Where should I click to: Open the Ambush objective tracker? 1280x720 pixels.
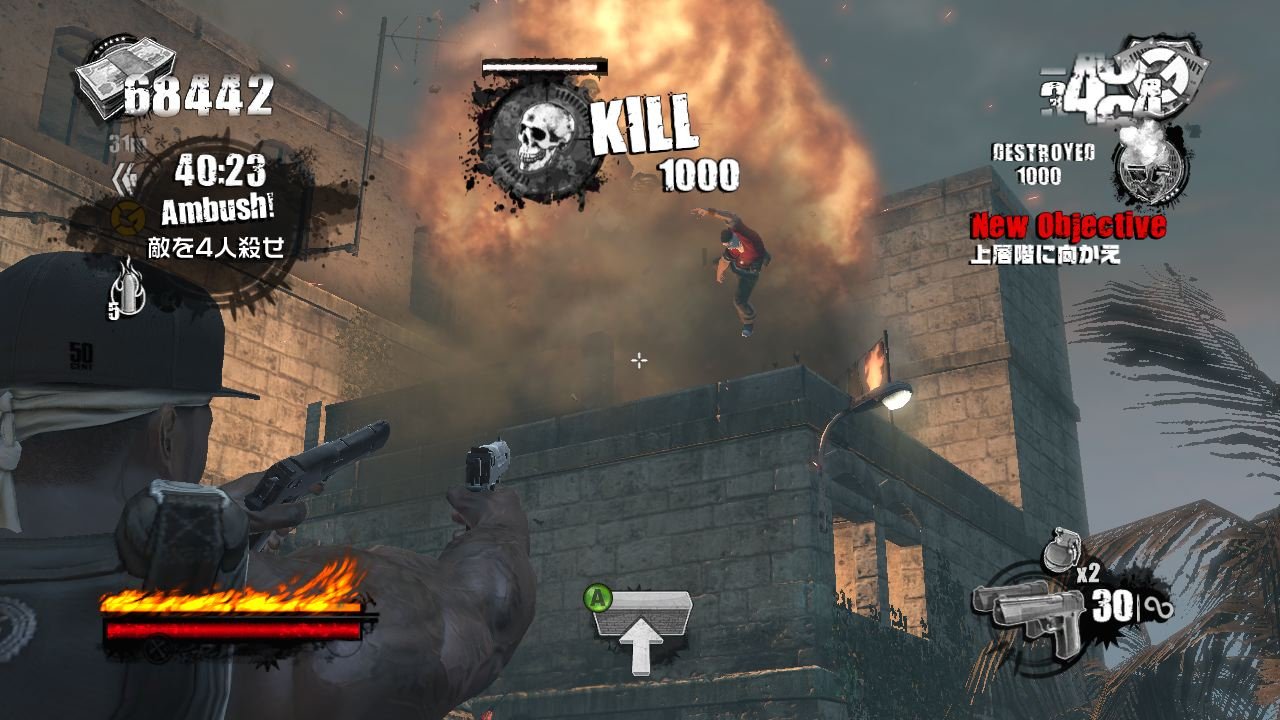pyautogui.click(x=219, y=210)
